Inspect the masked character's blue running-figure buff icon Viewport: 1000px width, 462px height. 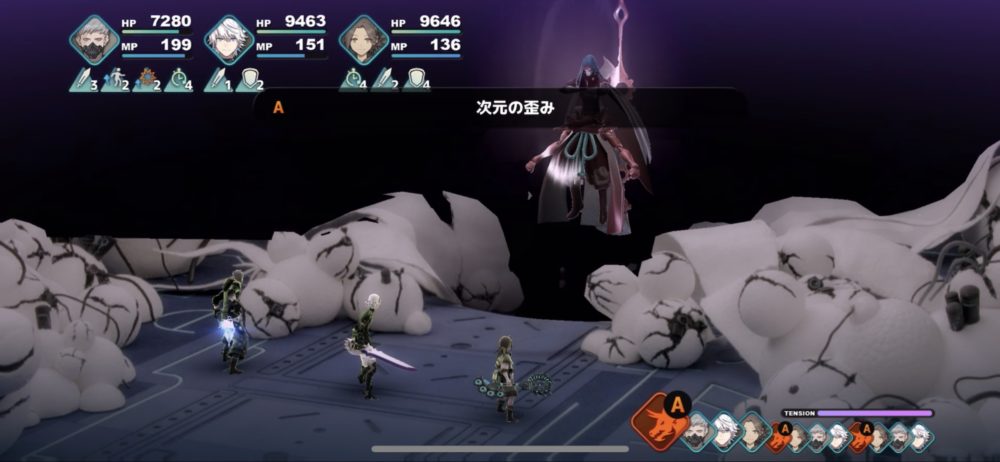pos(114,80)
